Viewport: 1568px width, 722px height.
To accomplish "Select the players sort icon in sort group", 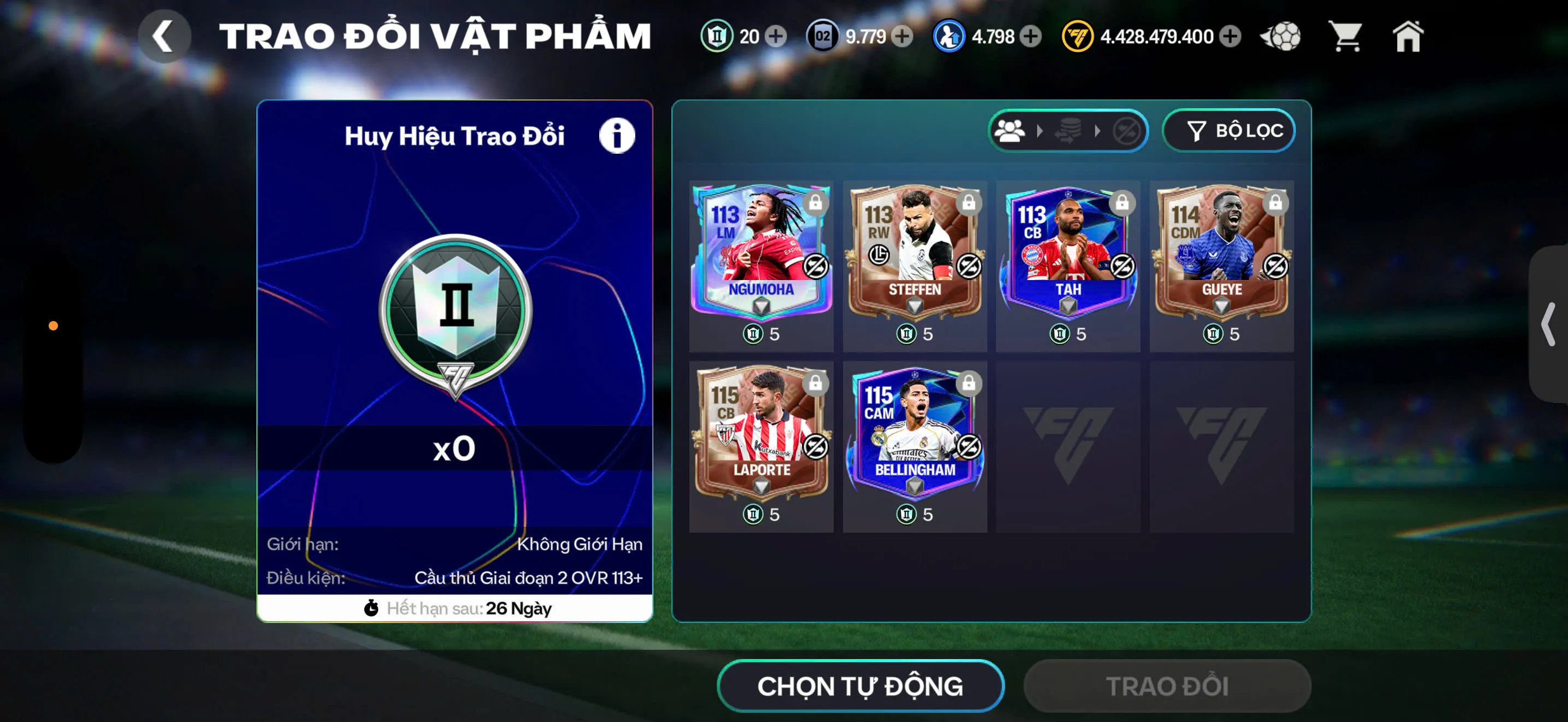I will pos(1010,130).
